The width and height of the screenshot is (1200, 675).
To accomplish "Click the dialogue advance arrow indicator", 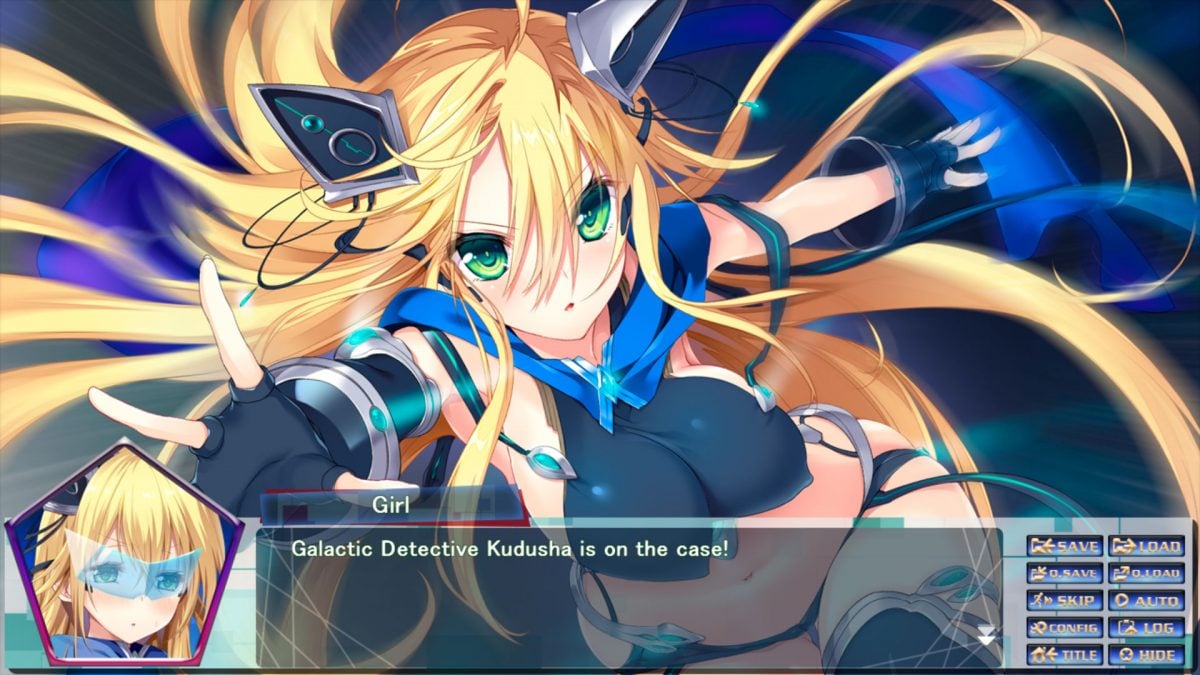I will (x=987, y=635).
